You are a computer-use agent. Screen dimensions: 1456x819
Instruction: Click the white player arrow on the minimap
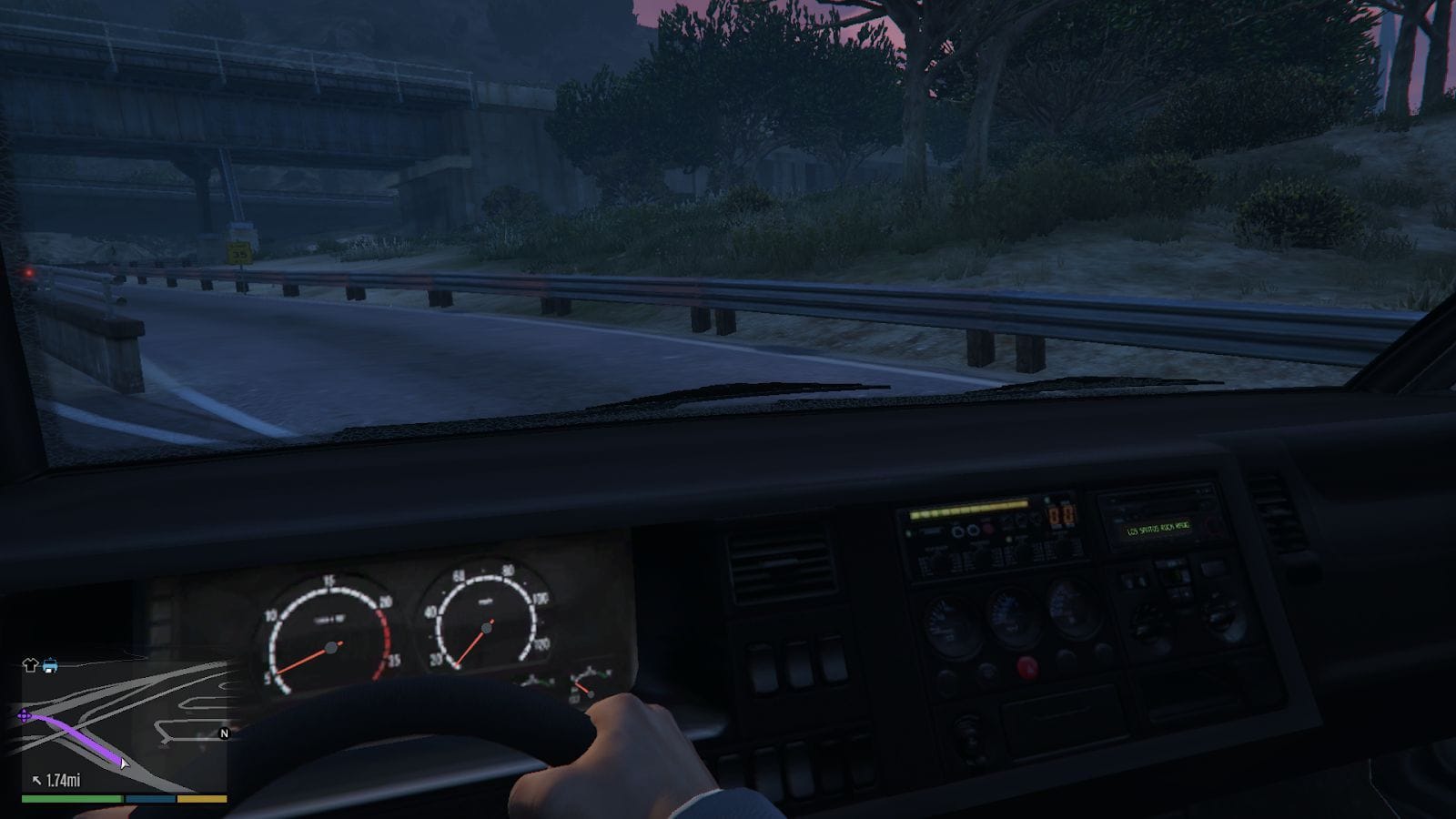125,764
